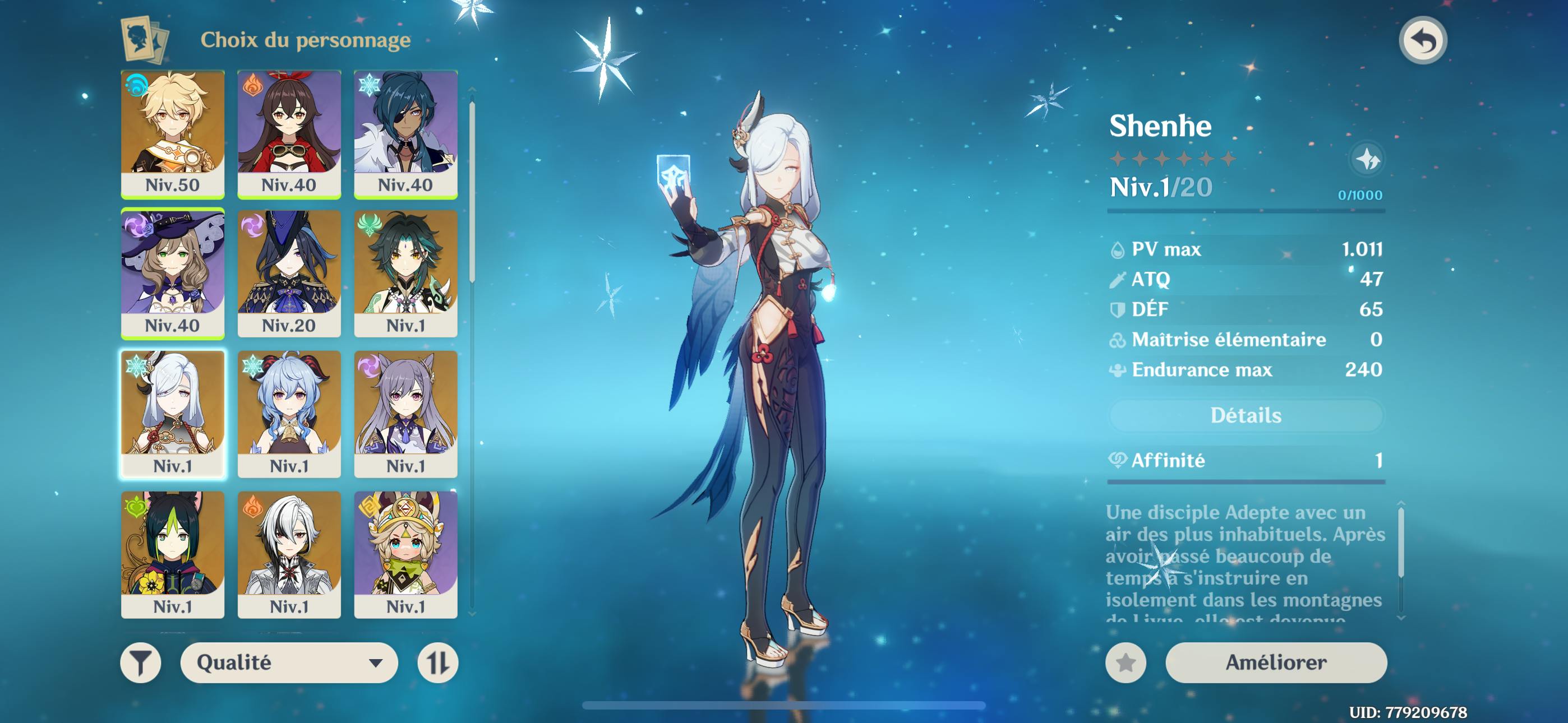Toggle the sort order arrows
Image resolution: width=1568 pixels, height=723 pixels.
(437, 662)
